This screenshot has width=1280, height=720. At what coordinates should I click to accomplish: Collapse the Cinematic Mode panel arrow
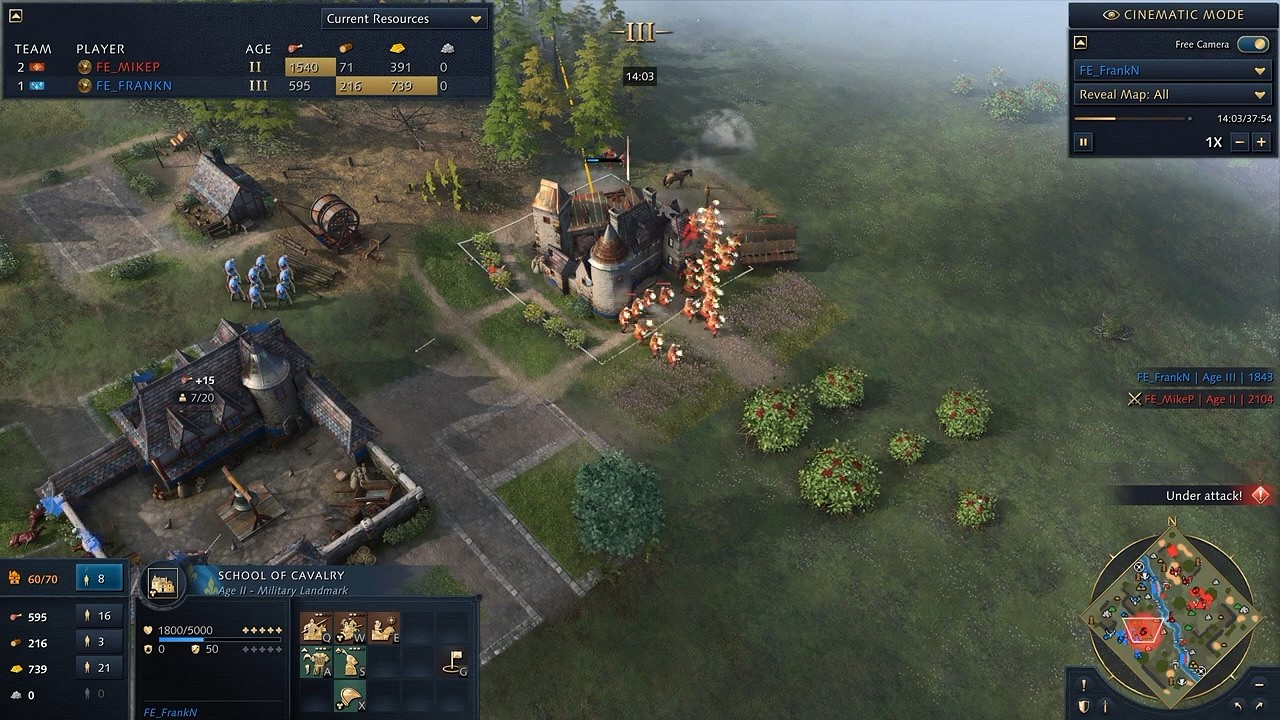coord(1082,43)
